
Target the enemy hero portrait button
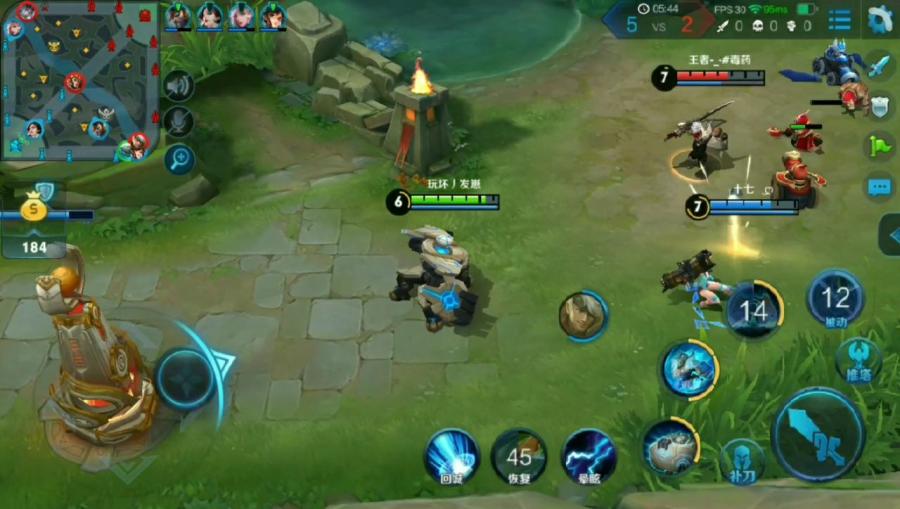click(x=583, y=316)
